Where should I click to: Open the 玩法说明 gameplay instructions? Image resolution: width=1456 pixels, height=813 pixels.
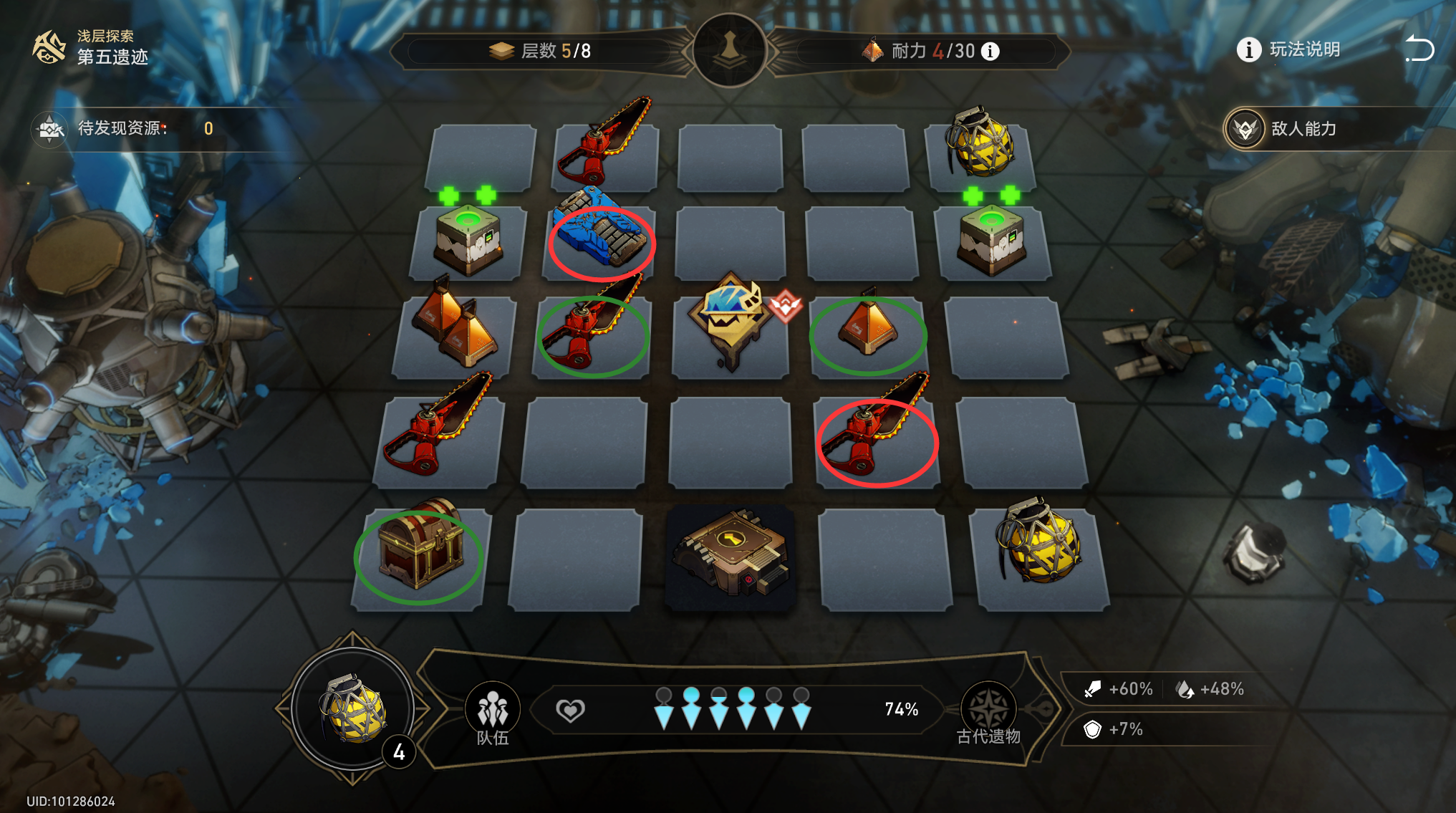click(1288, 49)
